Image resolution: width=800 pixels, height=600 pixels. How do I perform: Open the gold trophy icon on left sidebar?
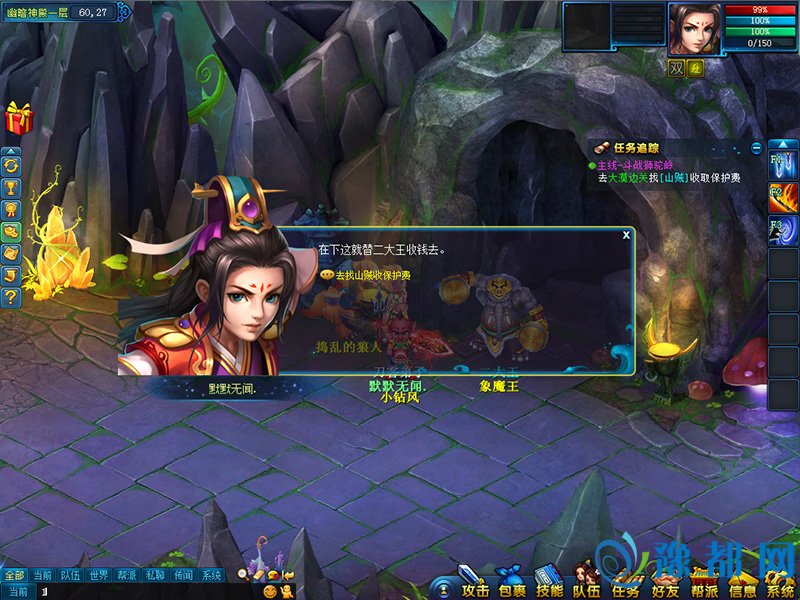12,187
